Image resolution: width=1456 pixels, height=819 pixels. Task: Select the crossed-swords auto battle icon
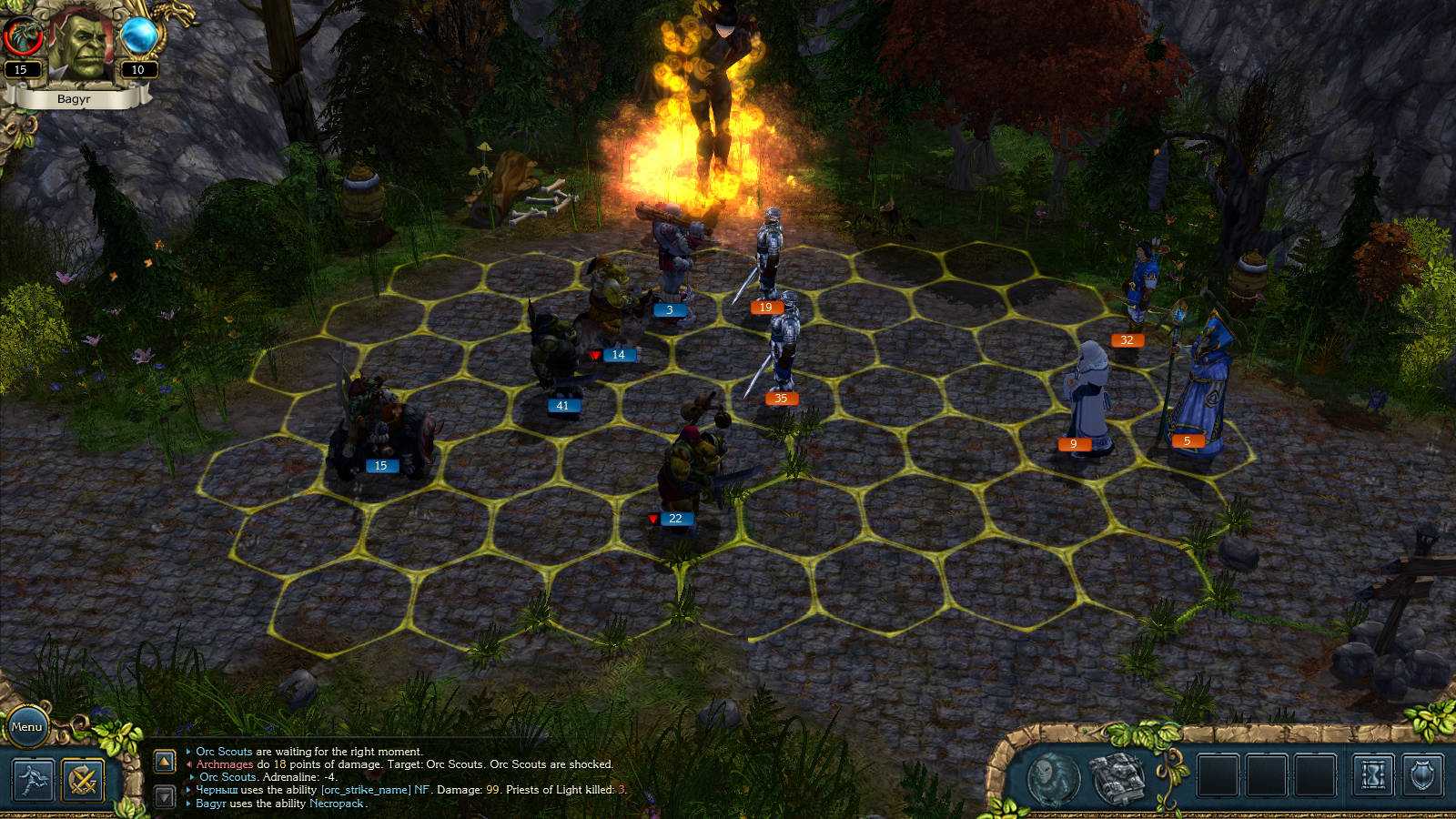pos(83,780)
